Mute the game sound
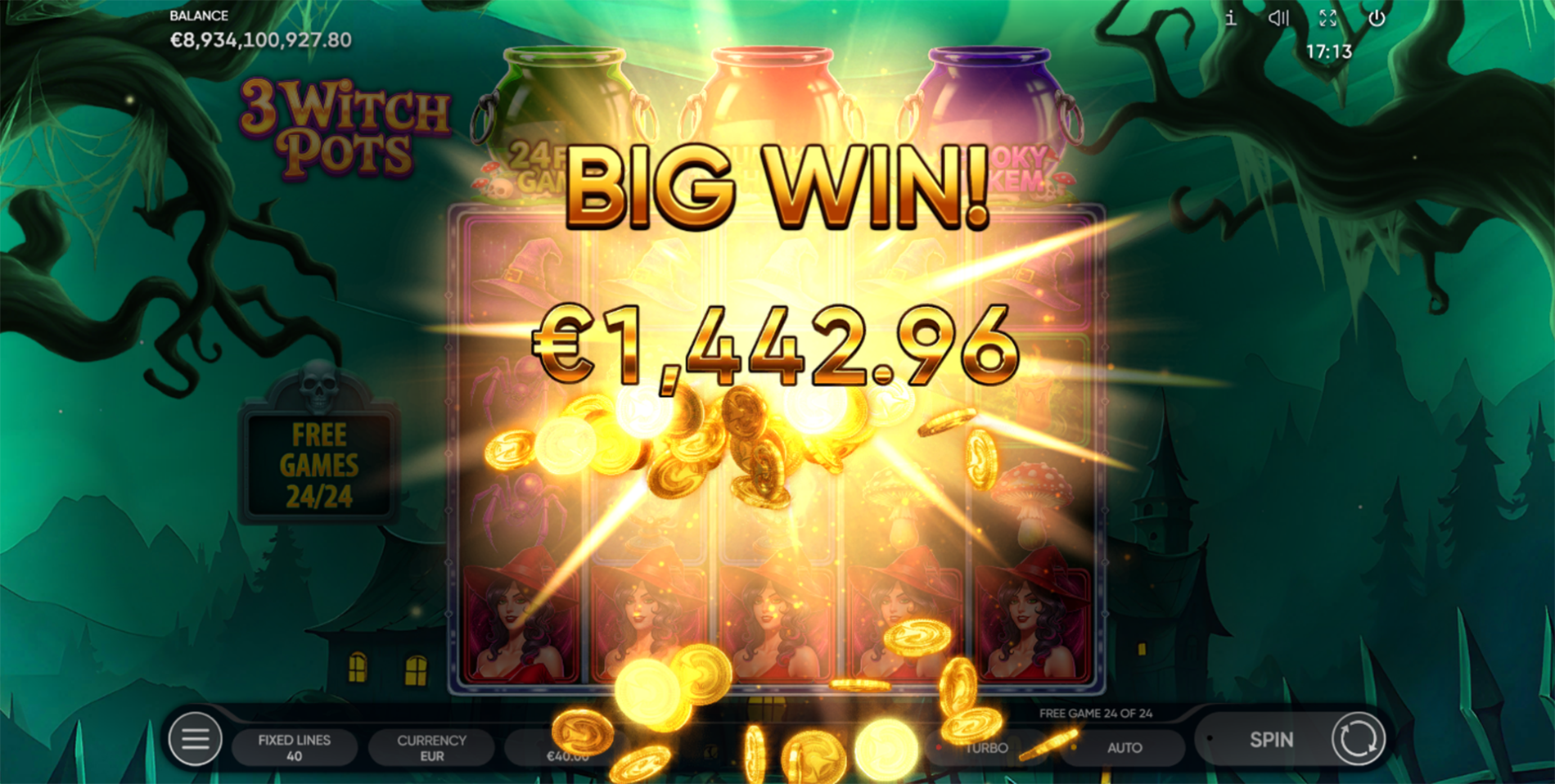The image size is (1555, 784). (x=1278, y=17)
